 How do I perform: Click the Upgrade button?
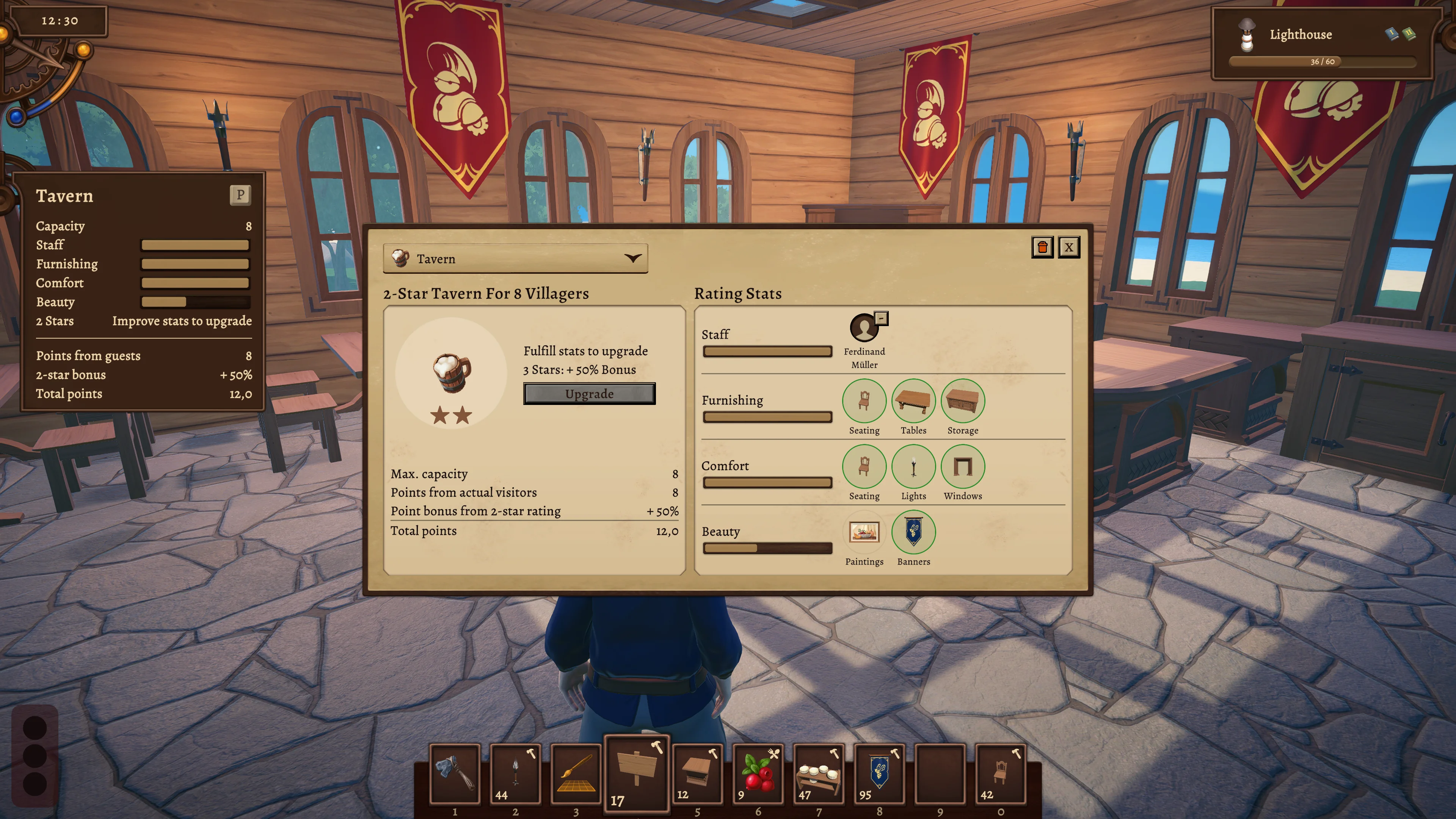[x=589, y=394]
